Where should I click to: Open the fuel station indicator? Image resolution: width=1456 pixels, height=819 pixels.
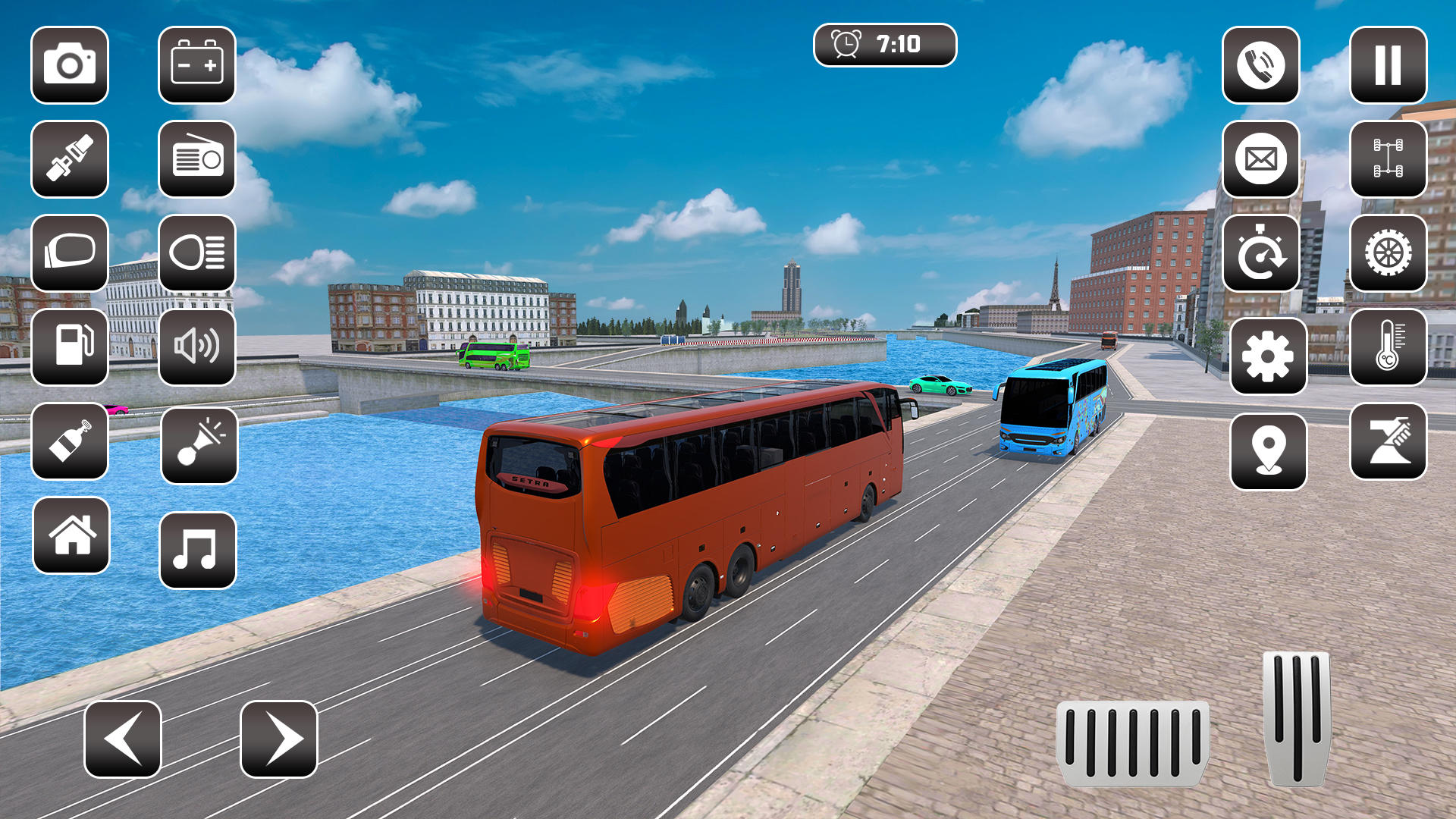pos(69,347)
